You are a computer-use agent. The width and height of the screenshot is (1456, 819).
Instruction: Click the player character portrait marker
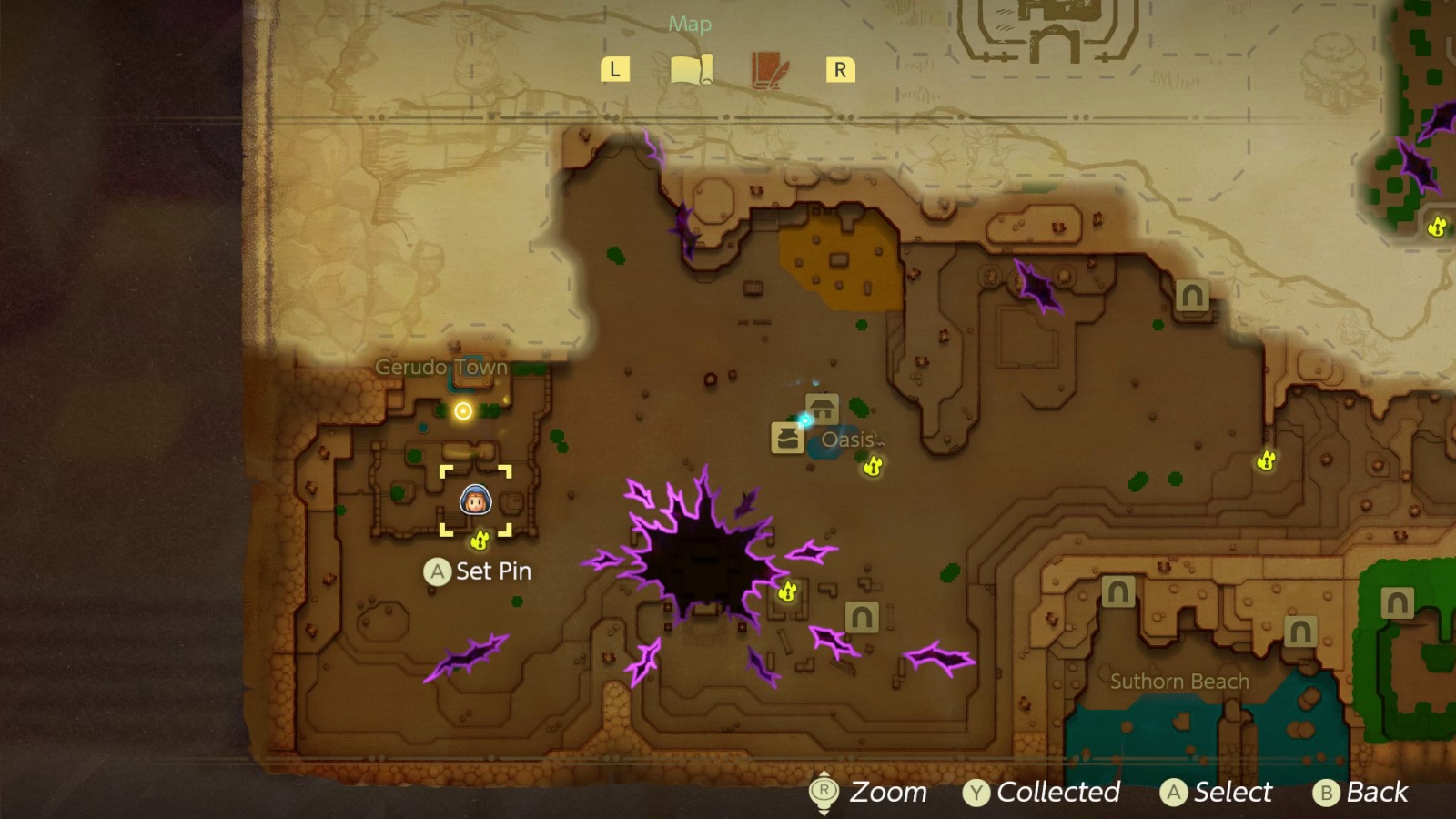[x=476, y=500]
